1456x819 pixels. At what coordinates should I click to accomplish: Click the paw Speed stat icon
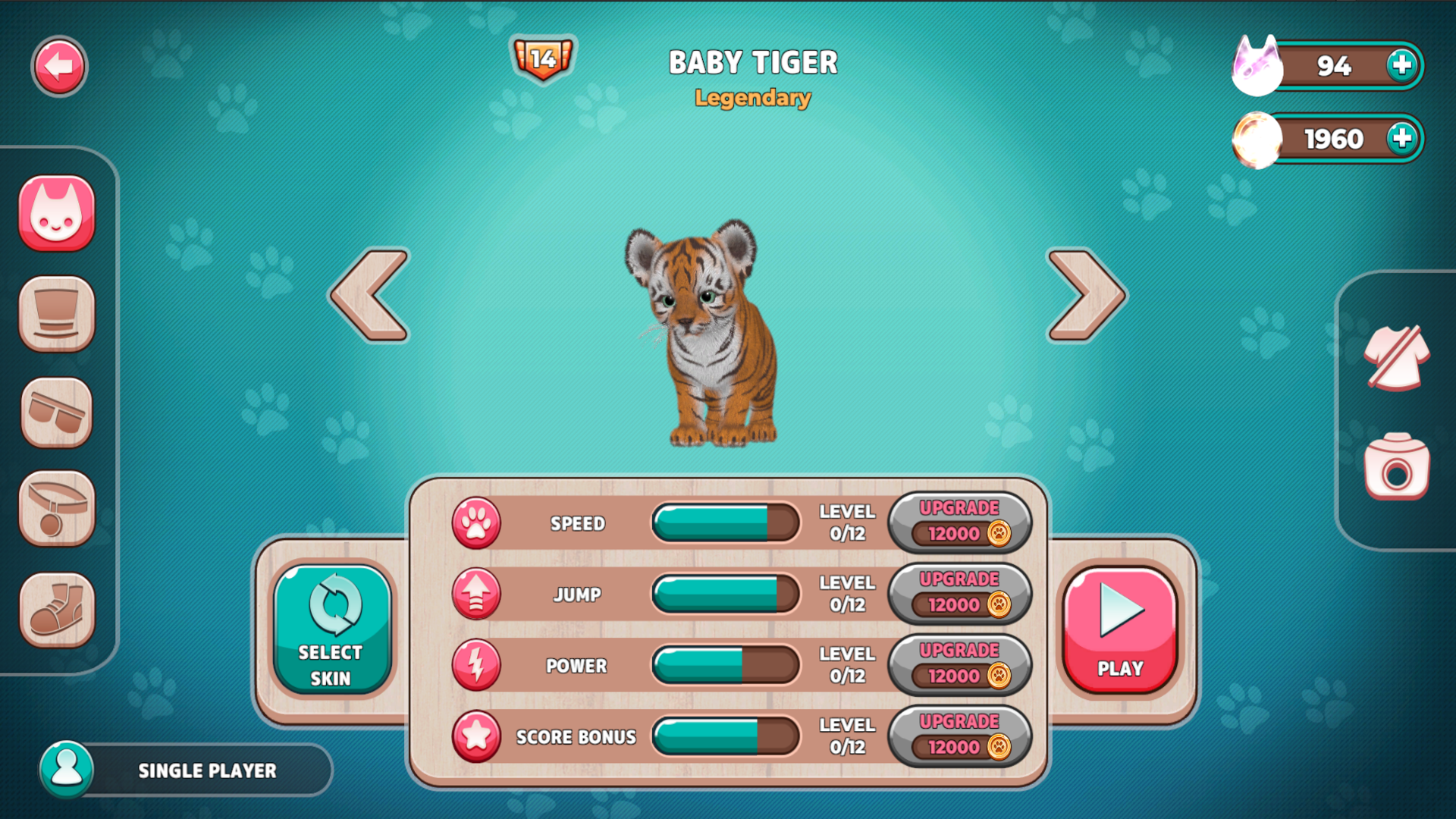pyautogui.click(x=477, y=523)
